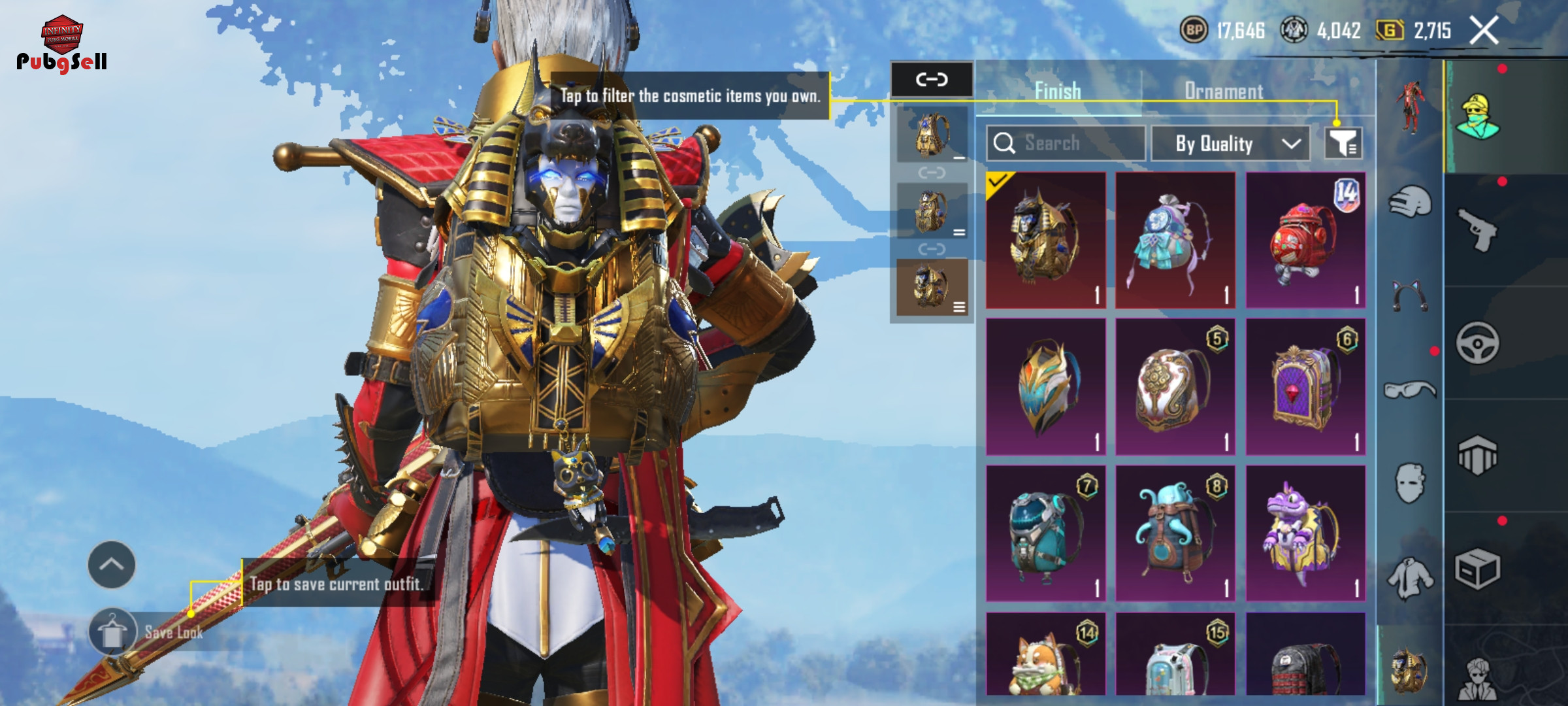Screen dimensions: 1568x706
Task: Select the Finish tab
Action: tap(1058, 92)
